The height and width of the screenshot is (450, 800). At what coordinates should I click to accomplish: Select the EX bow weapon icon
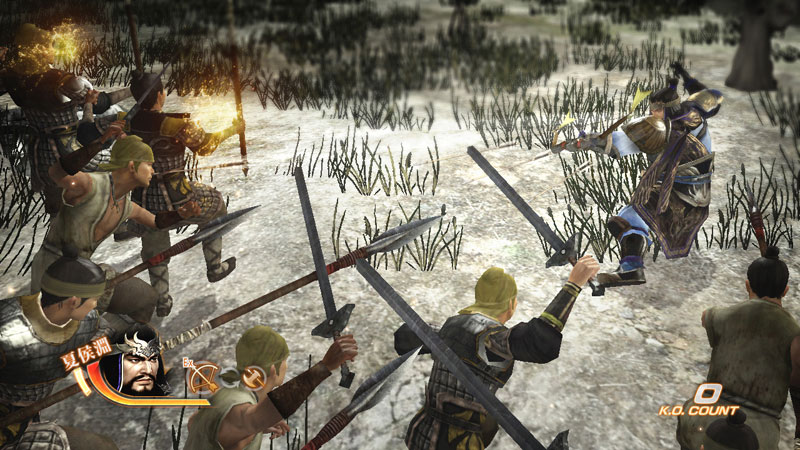(203, 376)
